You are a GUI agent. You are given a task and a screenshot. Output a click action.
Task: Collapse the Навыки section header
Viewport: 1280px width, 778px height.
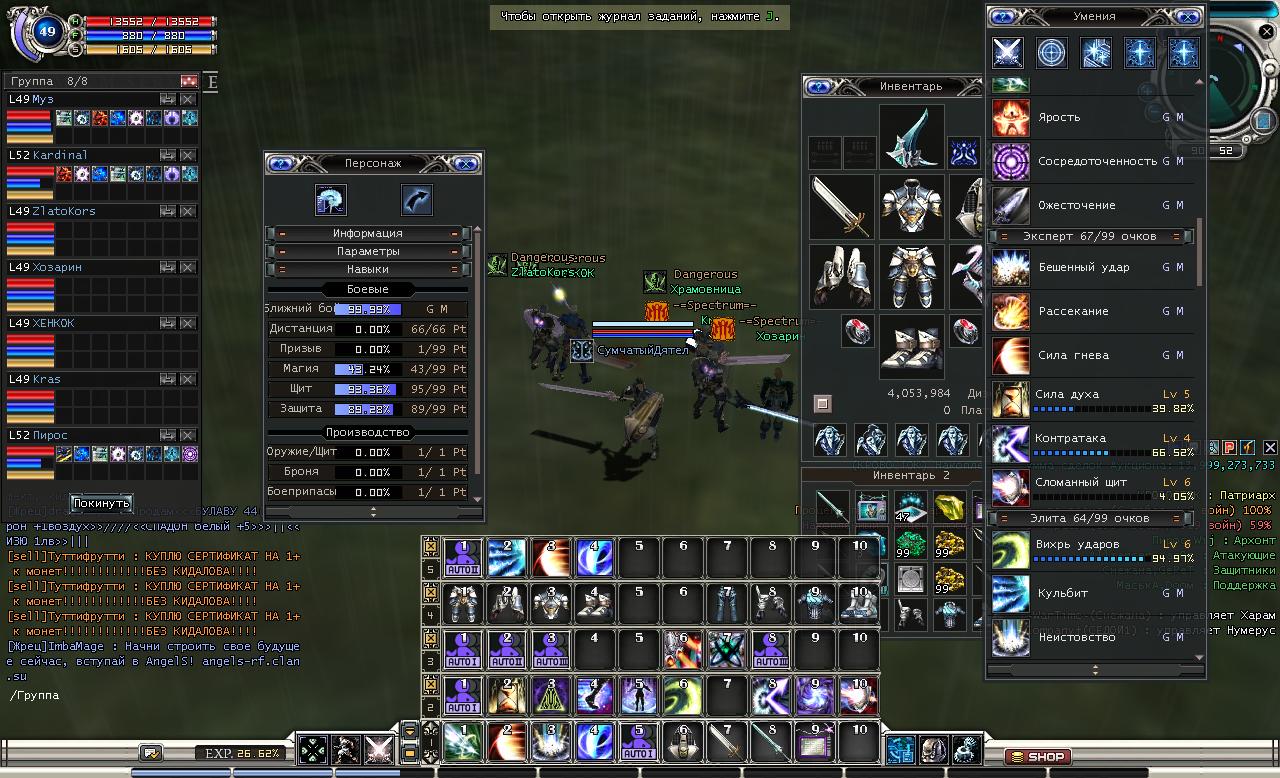tap(367, 269)
